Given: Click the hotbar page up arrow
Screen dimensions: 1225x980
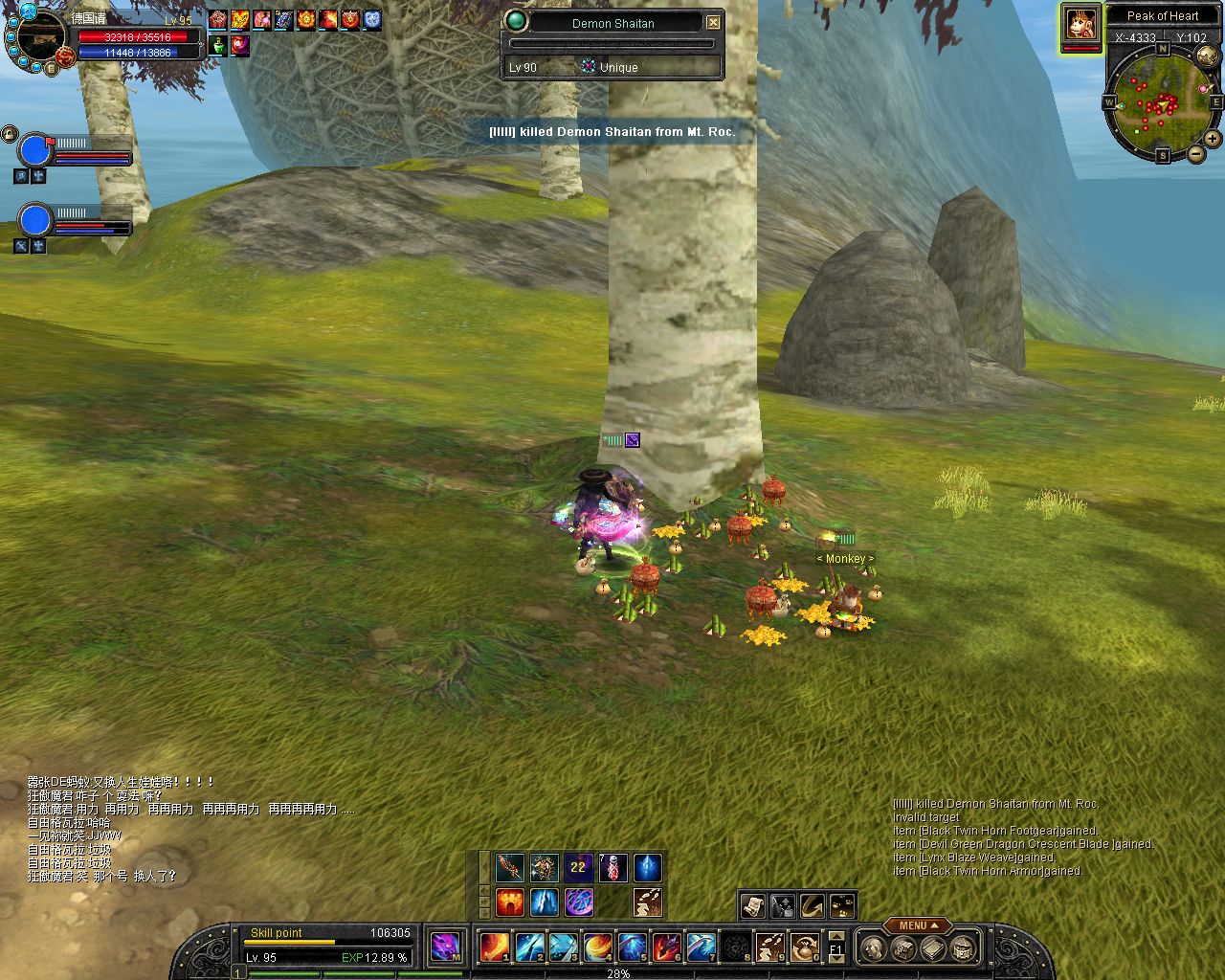Looking at the screenshot, I should point(836,936).
